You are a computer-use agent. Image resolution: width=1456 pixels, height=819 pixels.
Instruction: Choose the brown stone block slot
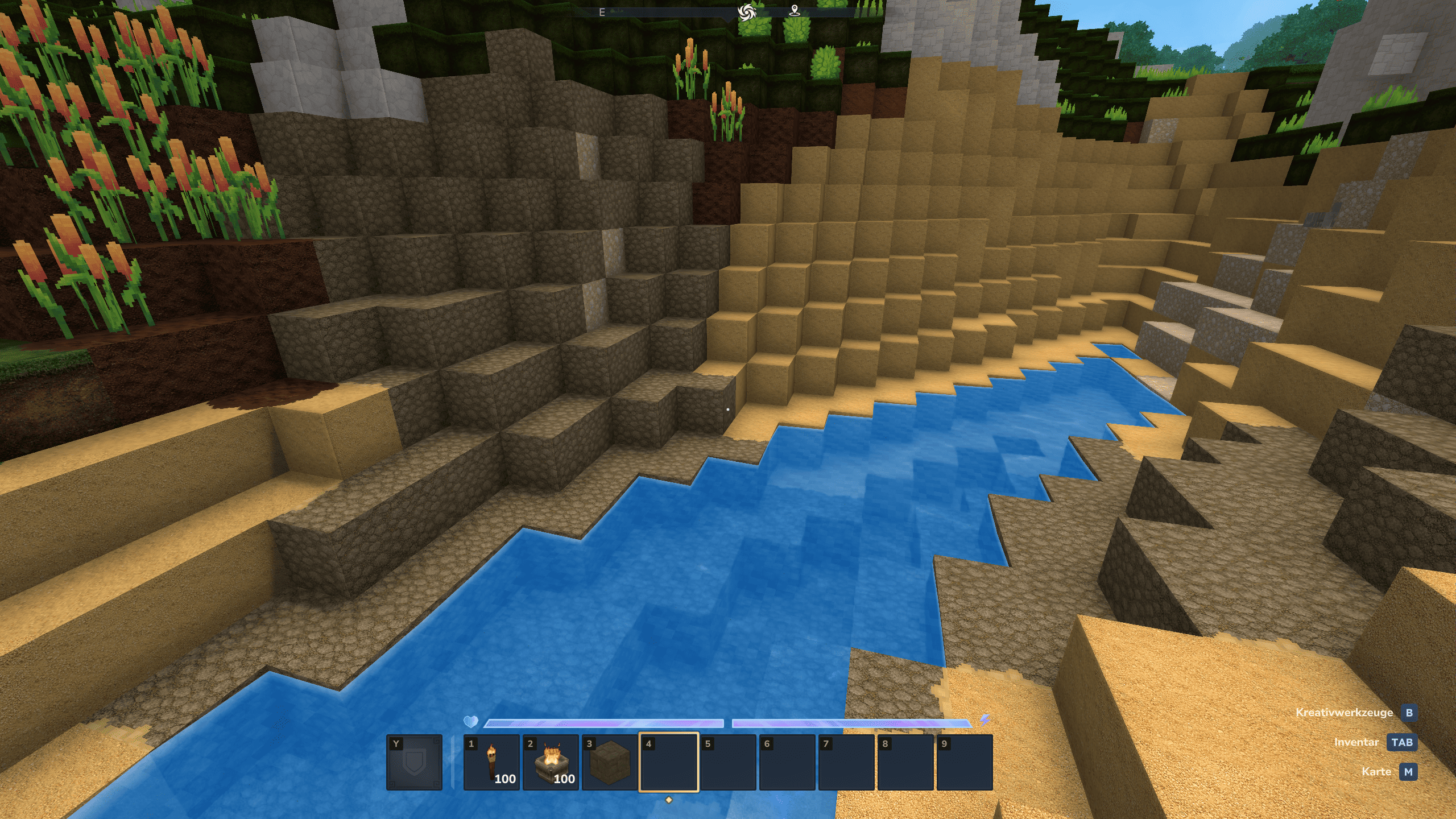[x=610, y=762]
